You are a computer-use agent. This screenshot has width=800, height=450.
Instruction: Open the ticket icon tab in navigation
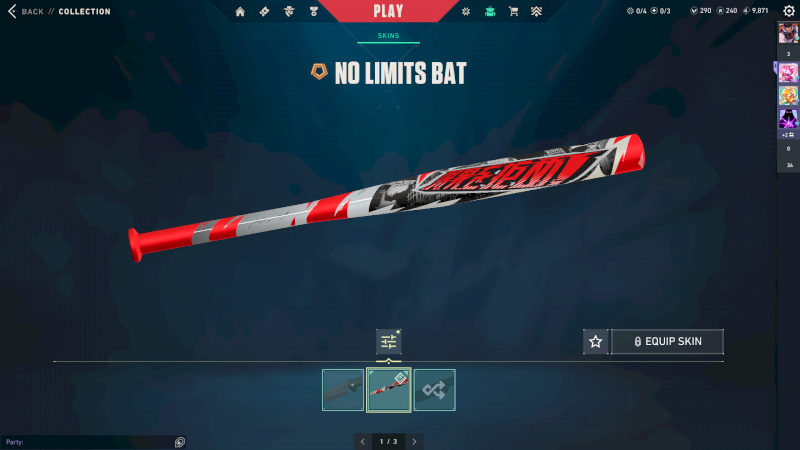coord(264,12)
